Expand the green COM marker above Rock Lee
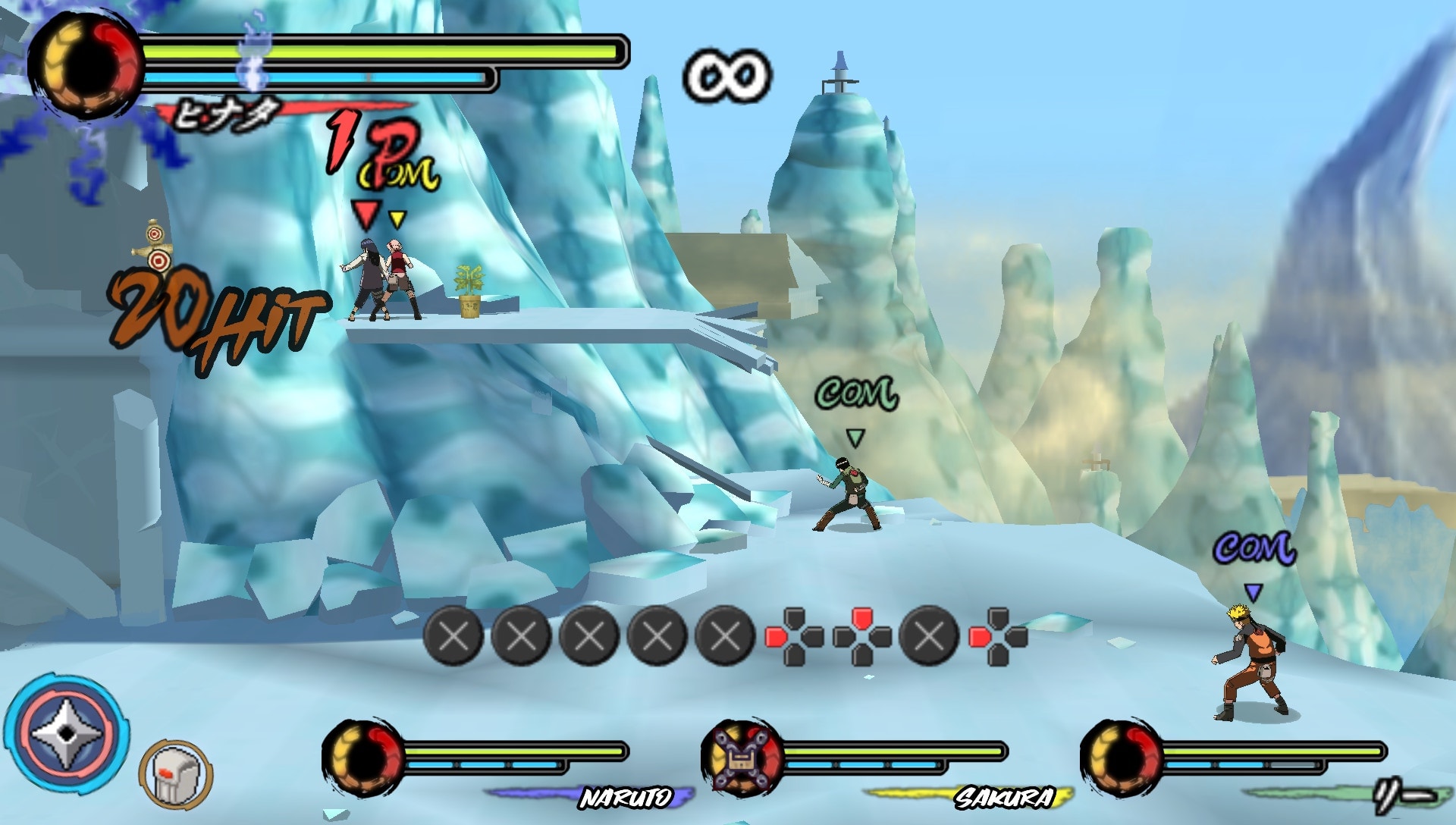The height and width of the screenshot is (825, 1456). pos(856,392)
